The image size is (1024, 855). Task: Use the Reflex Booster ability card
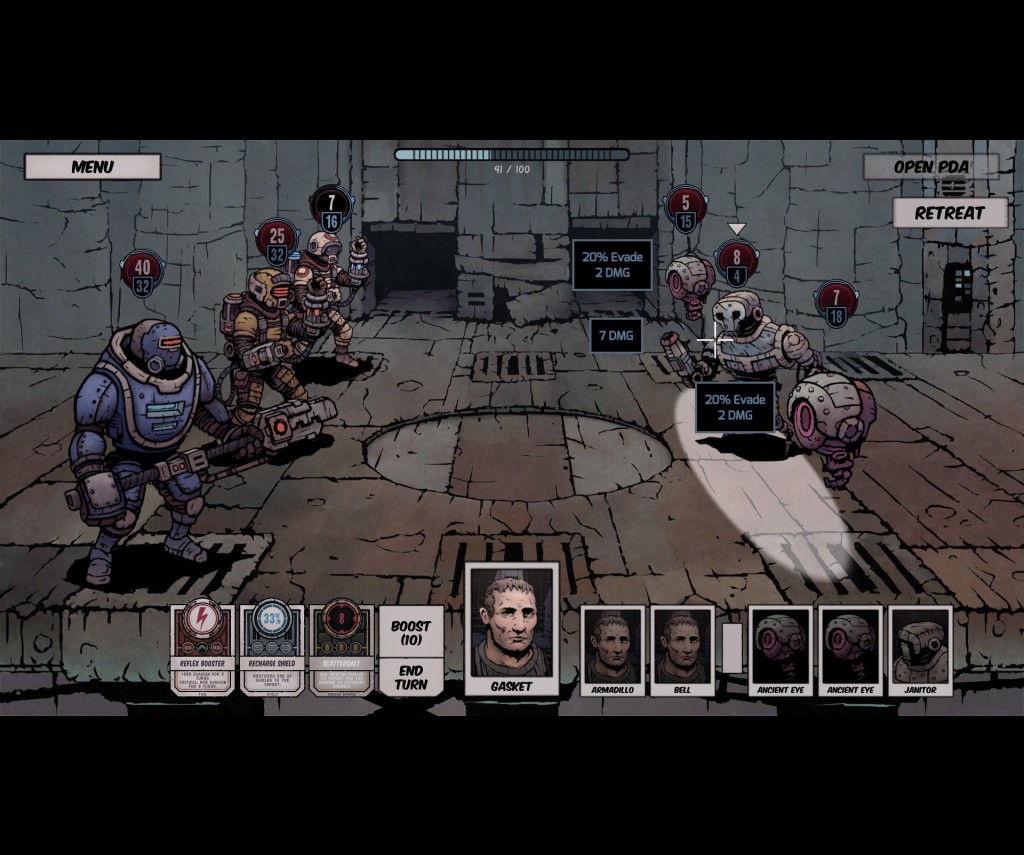[202, 650]
